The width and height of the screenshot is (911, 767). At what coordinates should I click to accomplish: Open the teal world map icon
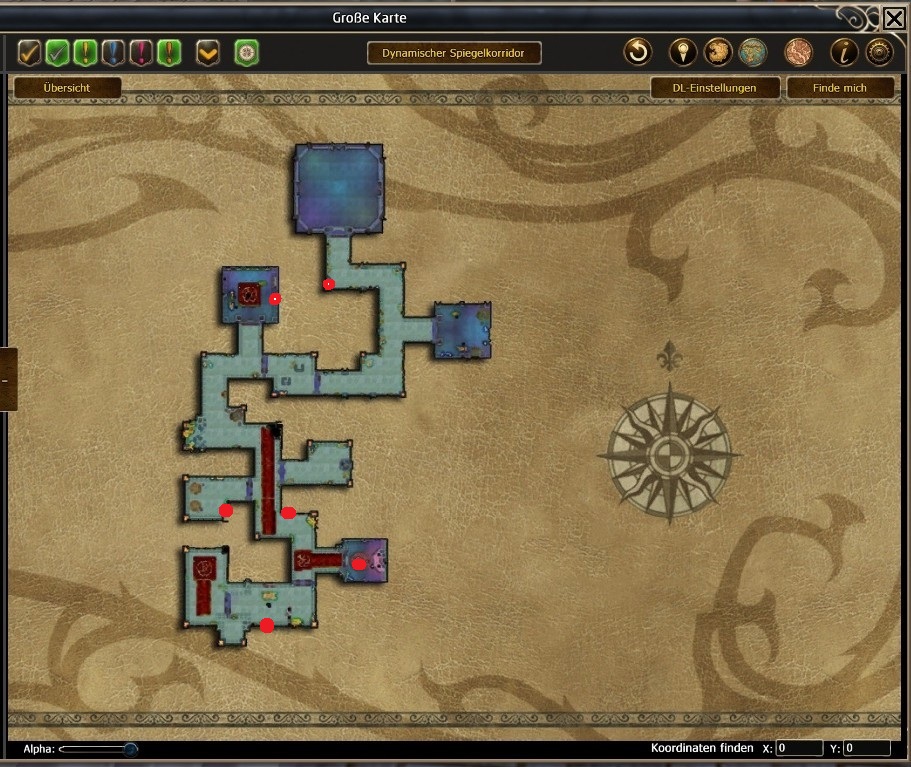[x=752, y=52]
